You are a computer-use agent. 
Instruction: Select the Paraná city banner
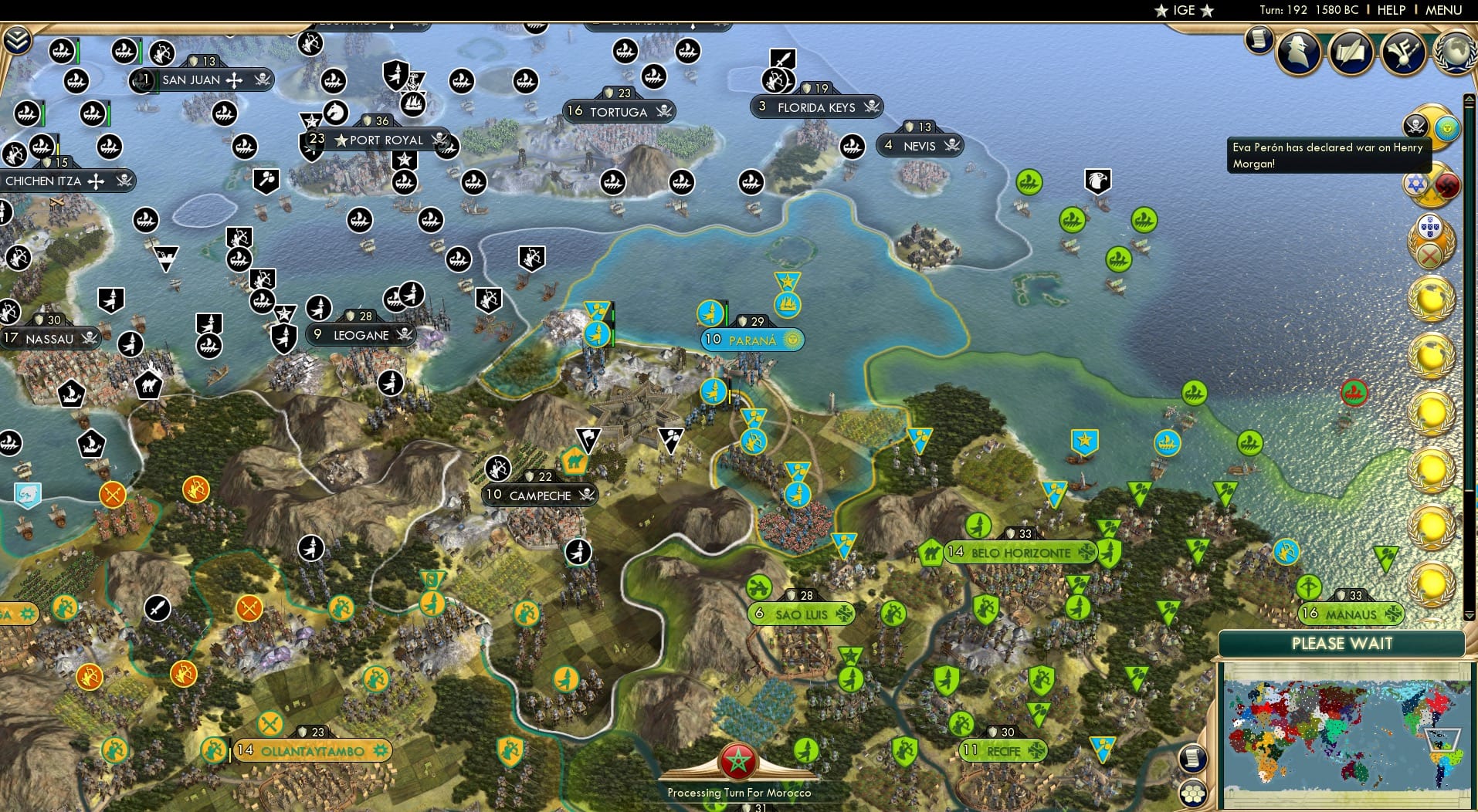point(753,340)
